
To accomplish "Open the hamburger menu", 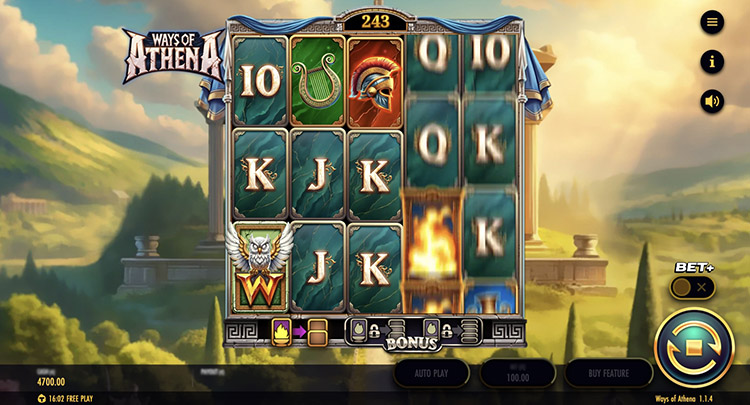I will coord(712,22).
